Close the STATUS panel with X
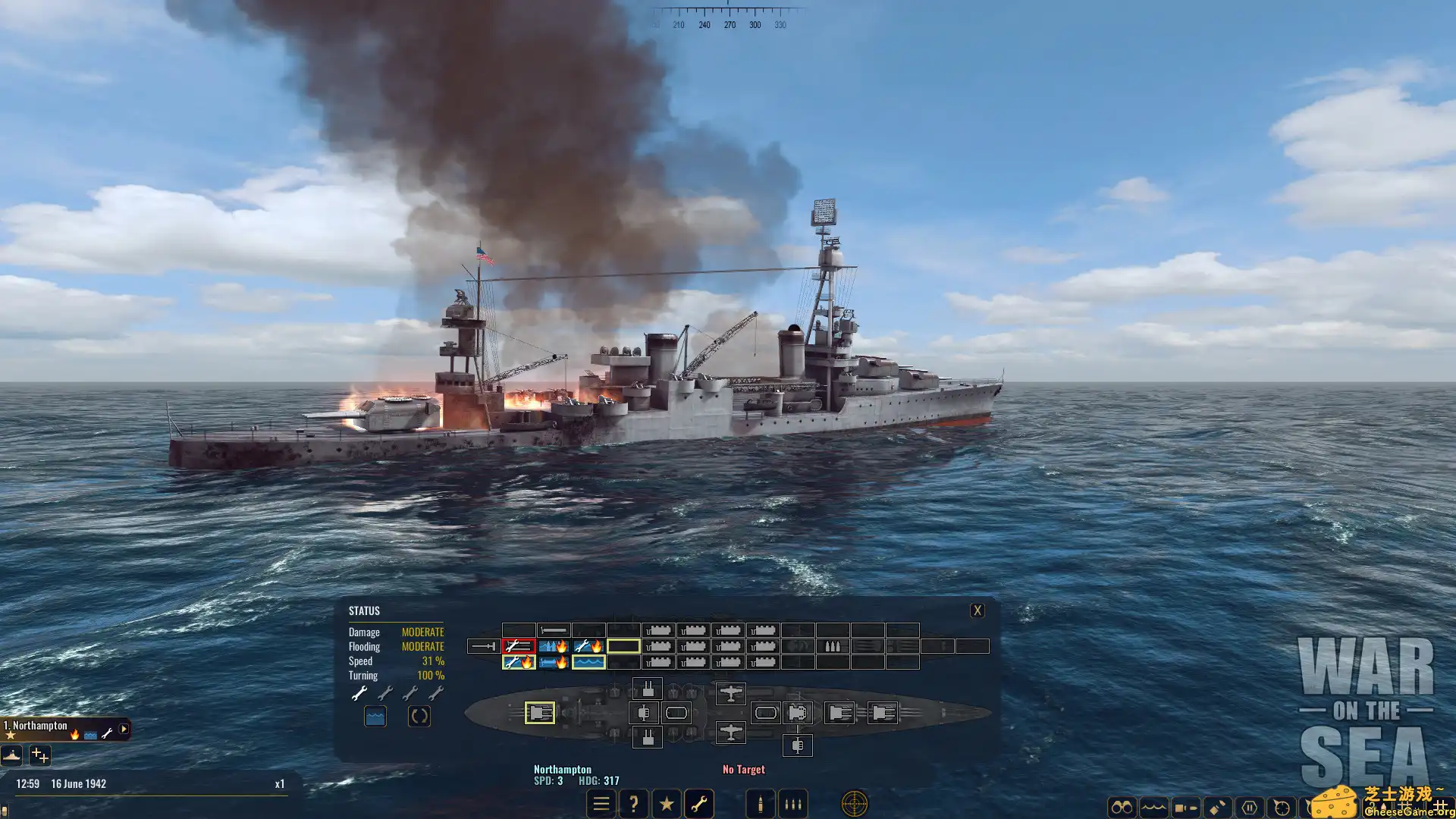The height and width of the screenshot is (819, 1456). (977, 609)
